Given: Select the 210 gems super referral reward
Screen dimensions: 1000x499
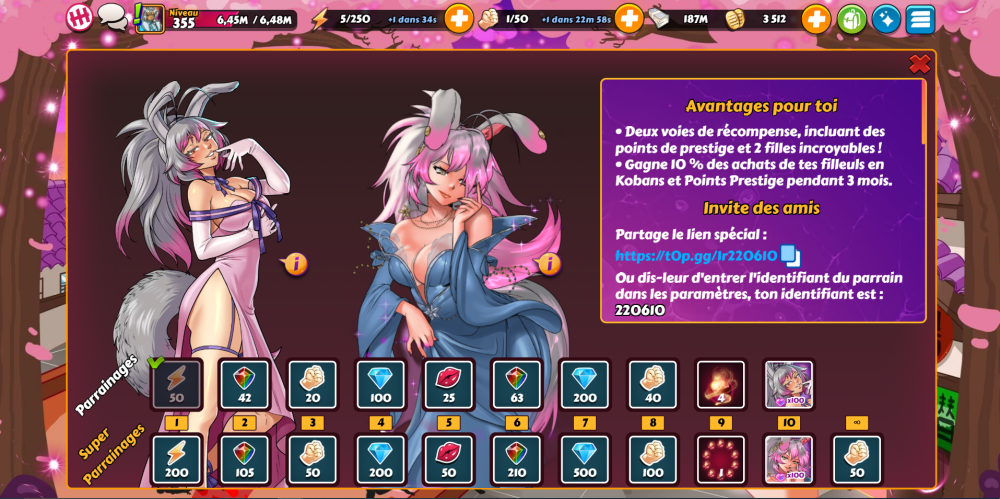Looking at the screenshot, I should pos(517,460).
